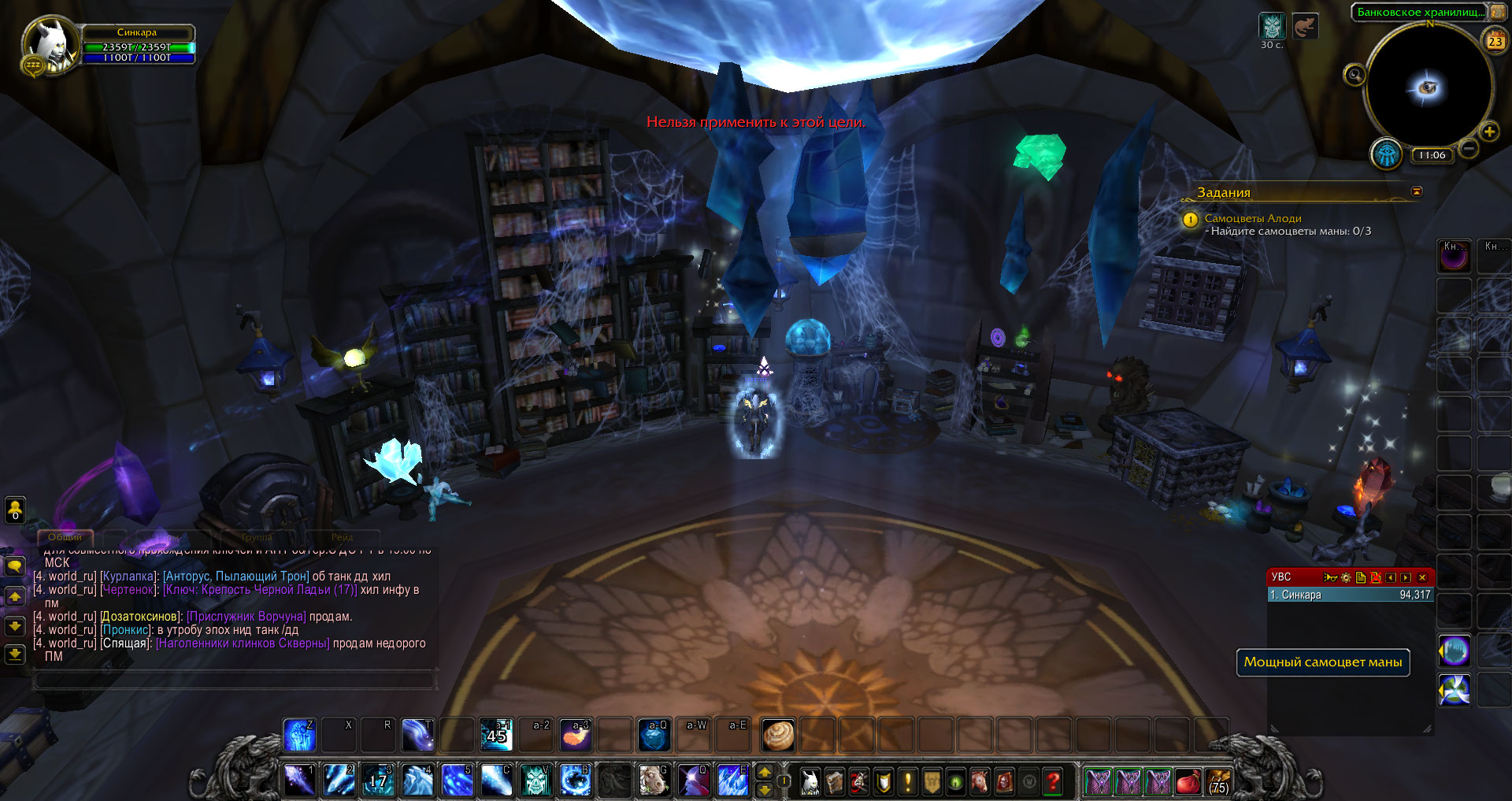The width and height of the screenshot is (1512, 801).
Task: Open the backpack with 75 free slots
Action: 1217,781
